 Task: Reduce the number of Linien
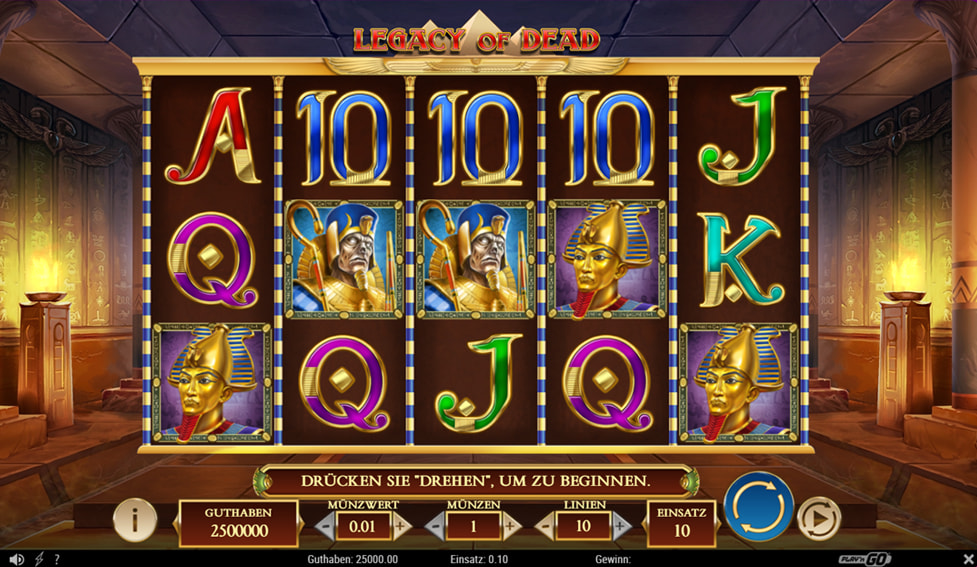[544, 524]
